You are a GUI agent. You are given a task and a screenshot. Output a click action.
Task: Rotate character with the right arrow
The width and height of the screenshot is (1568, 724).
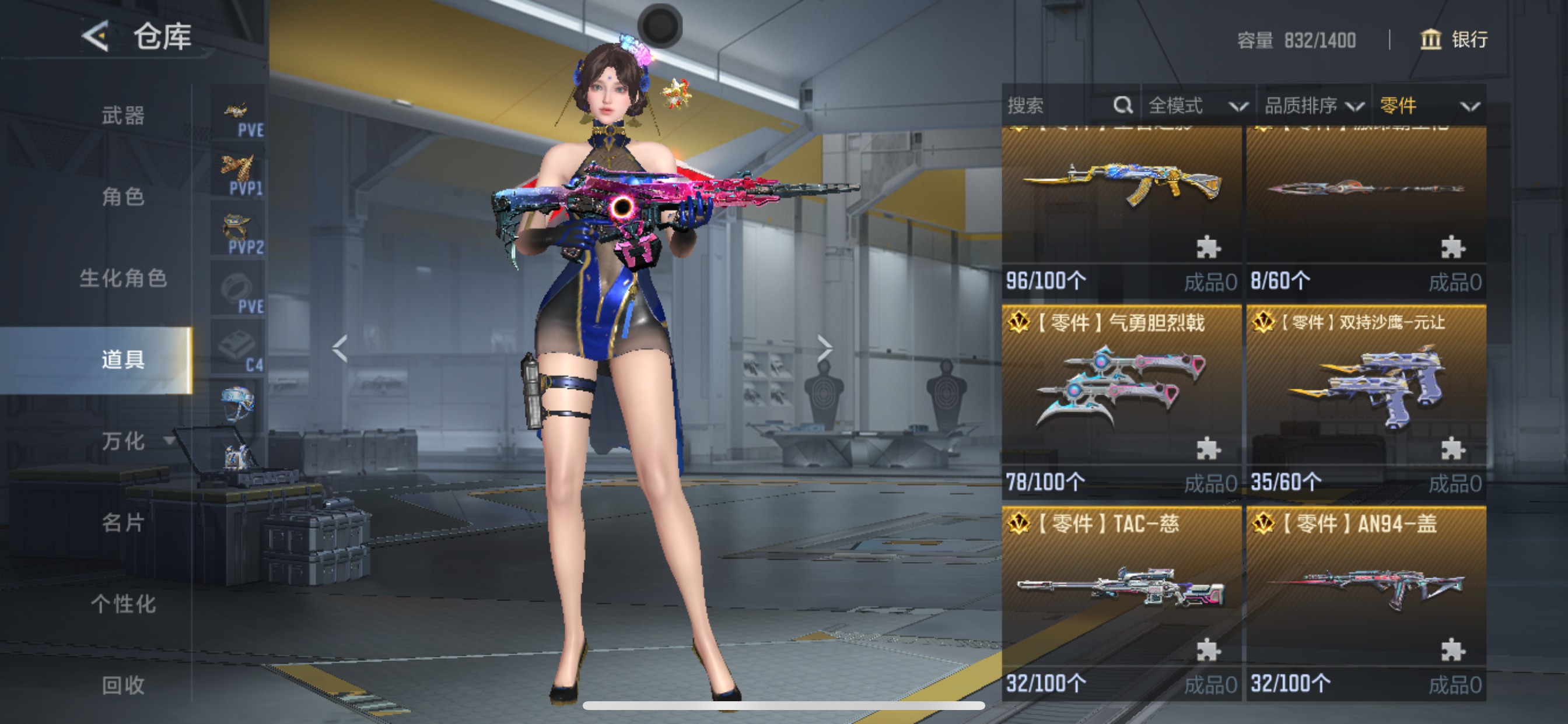(x=824, y=349)
